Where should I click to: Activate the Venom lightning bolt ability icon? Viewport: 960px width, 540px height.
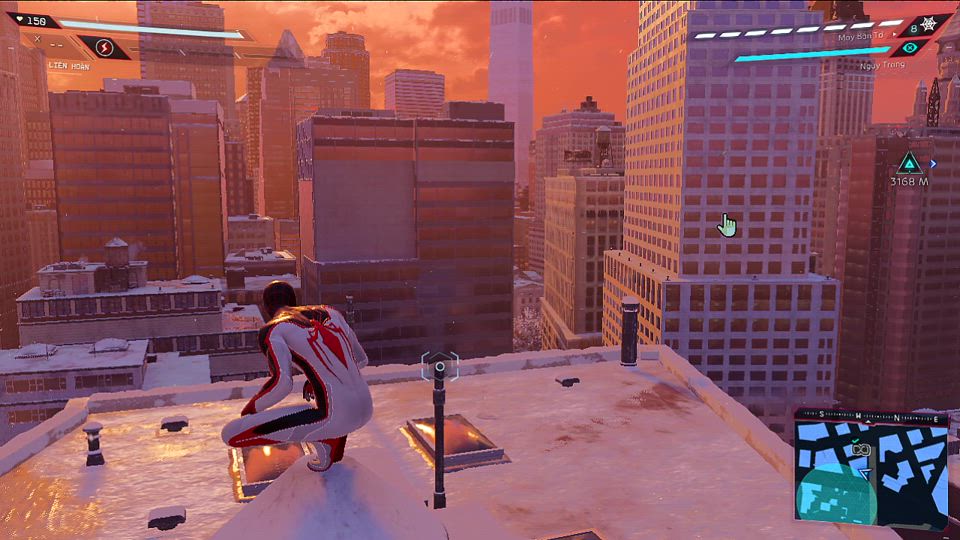[x=104, y=47]
